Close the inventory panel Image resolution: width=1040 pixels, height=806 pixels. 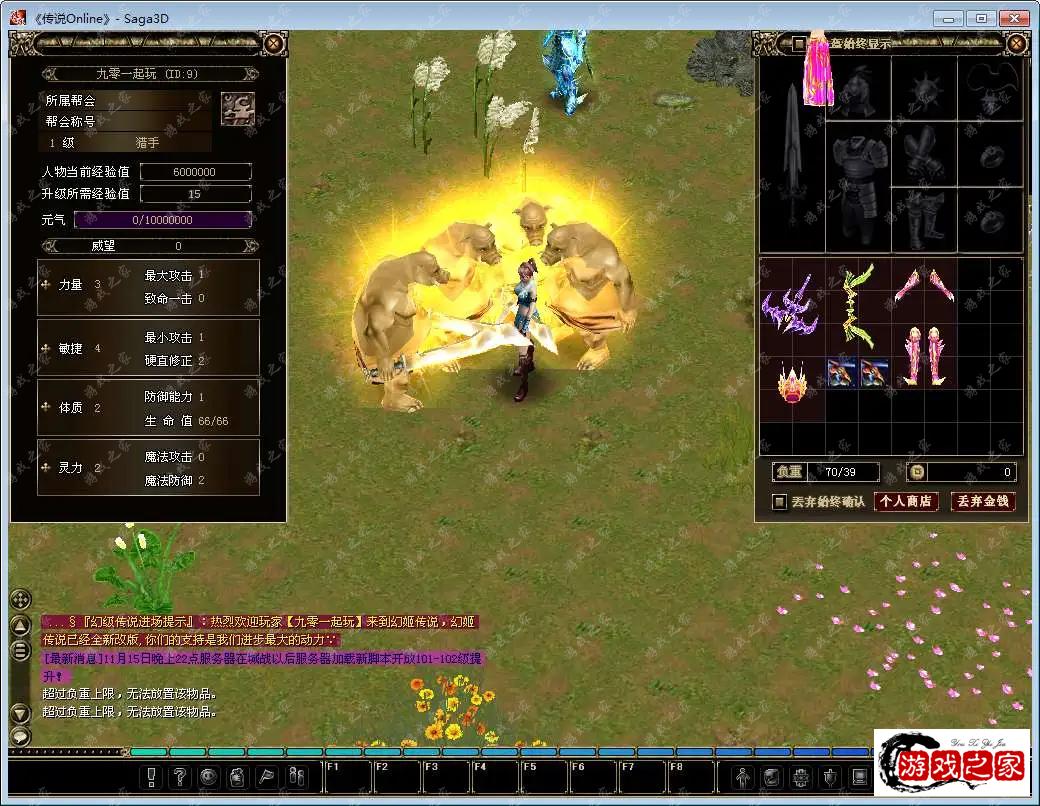point(1016,44)
